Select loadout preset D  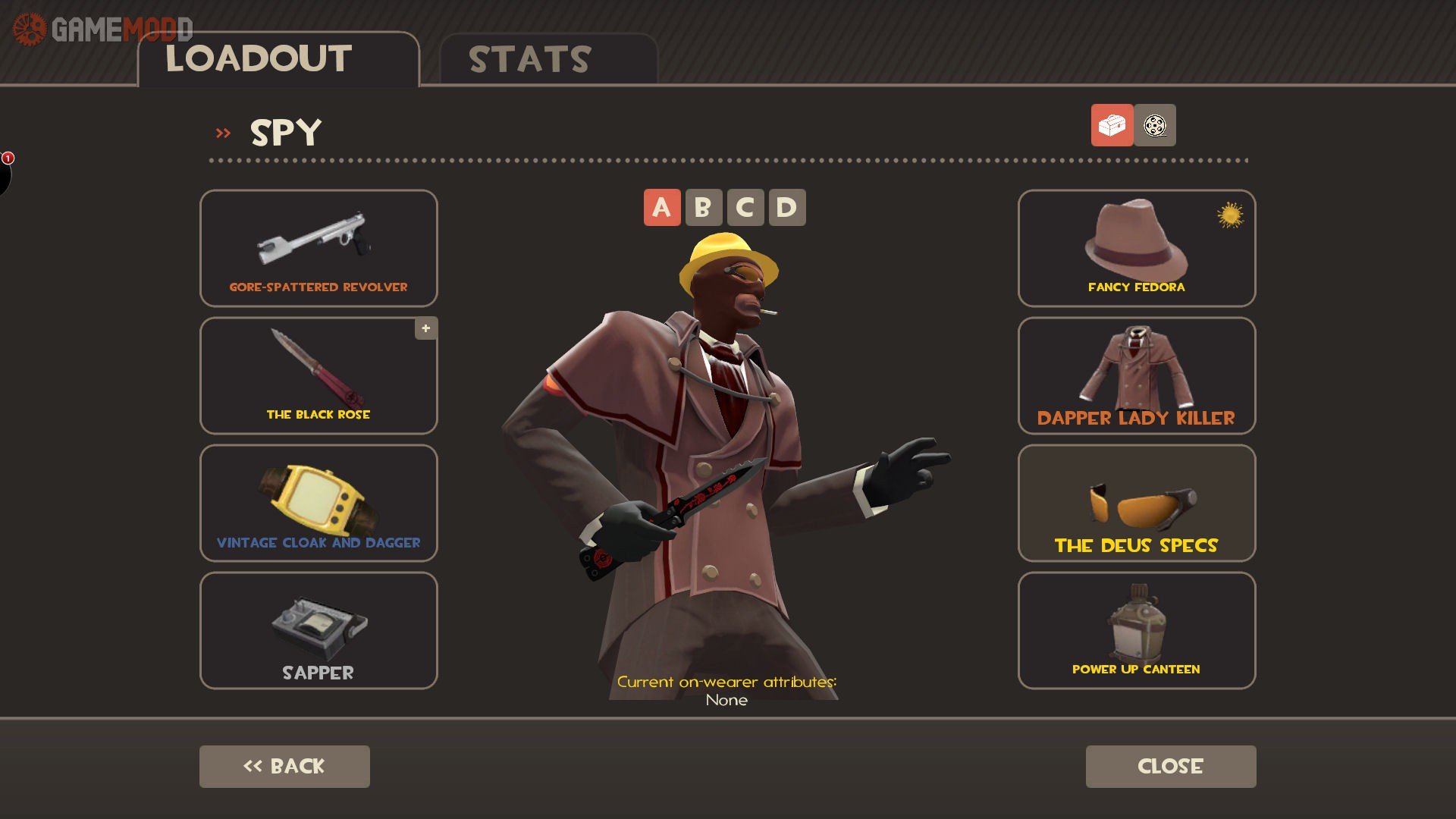click(x=786, y=207)
